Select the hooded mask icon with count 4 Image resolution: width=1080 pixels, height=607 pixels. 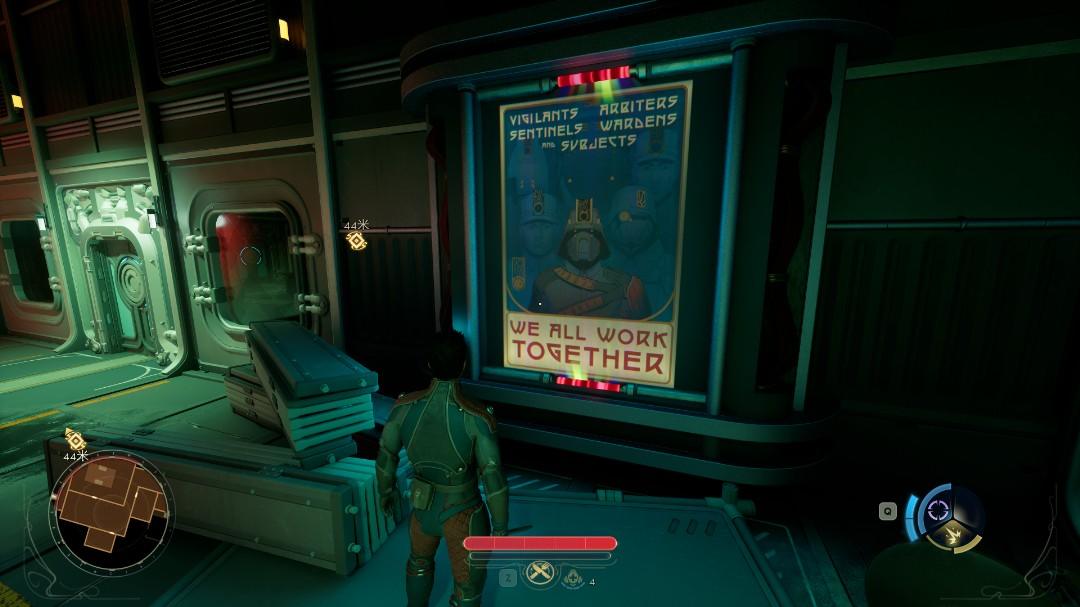coord(573,577)
